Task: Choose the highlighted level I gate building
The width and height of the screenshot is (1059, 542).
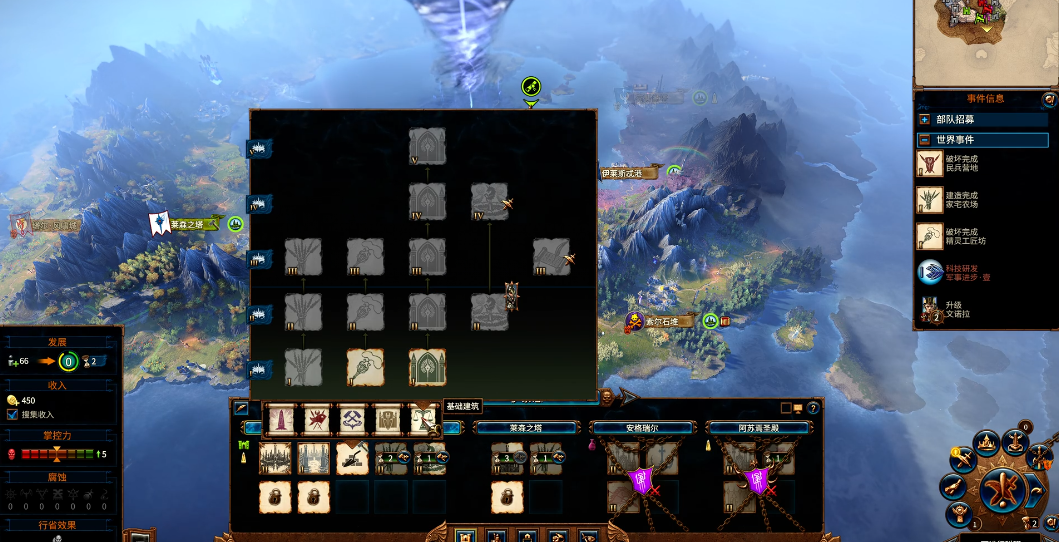Action: coord(428,367)
